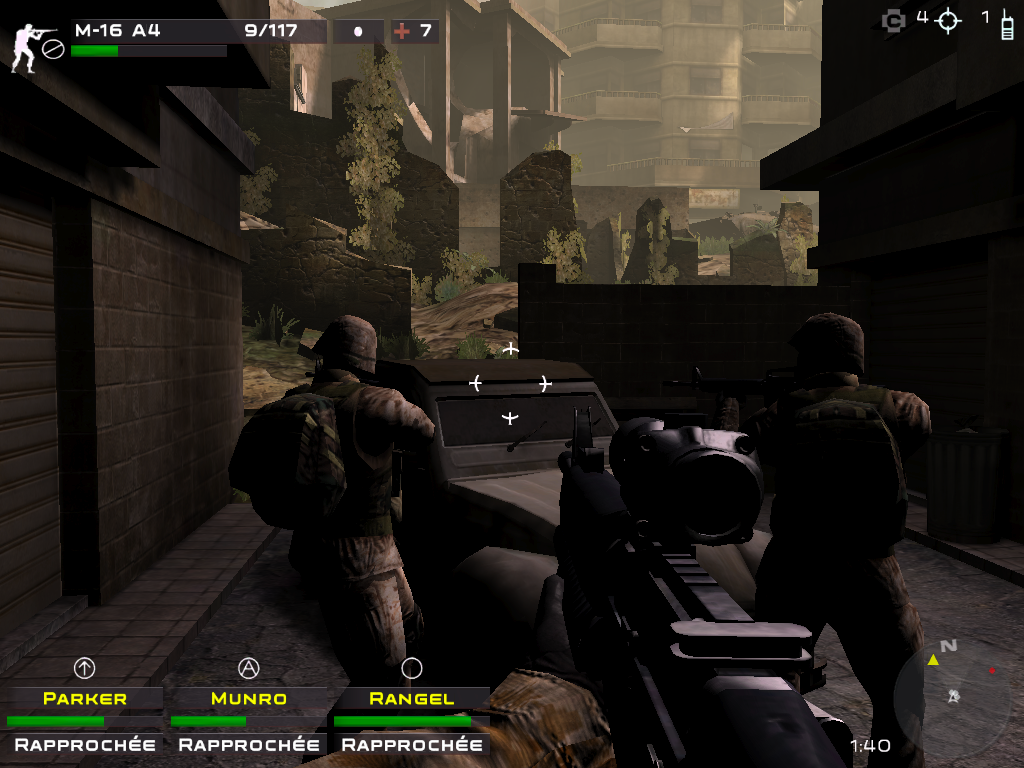Select squad member Munro
This screenshot has height=768, width=1024.
click(248, 698)
